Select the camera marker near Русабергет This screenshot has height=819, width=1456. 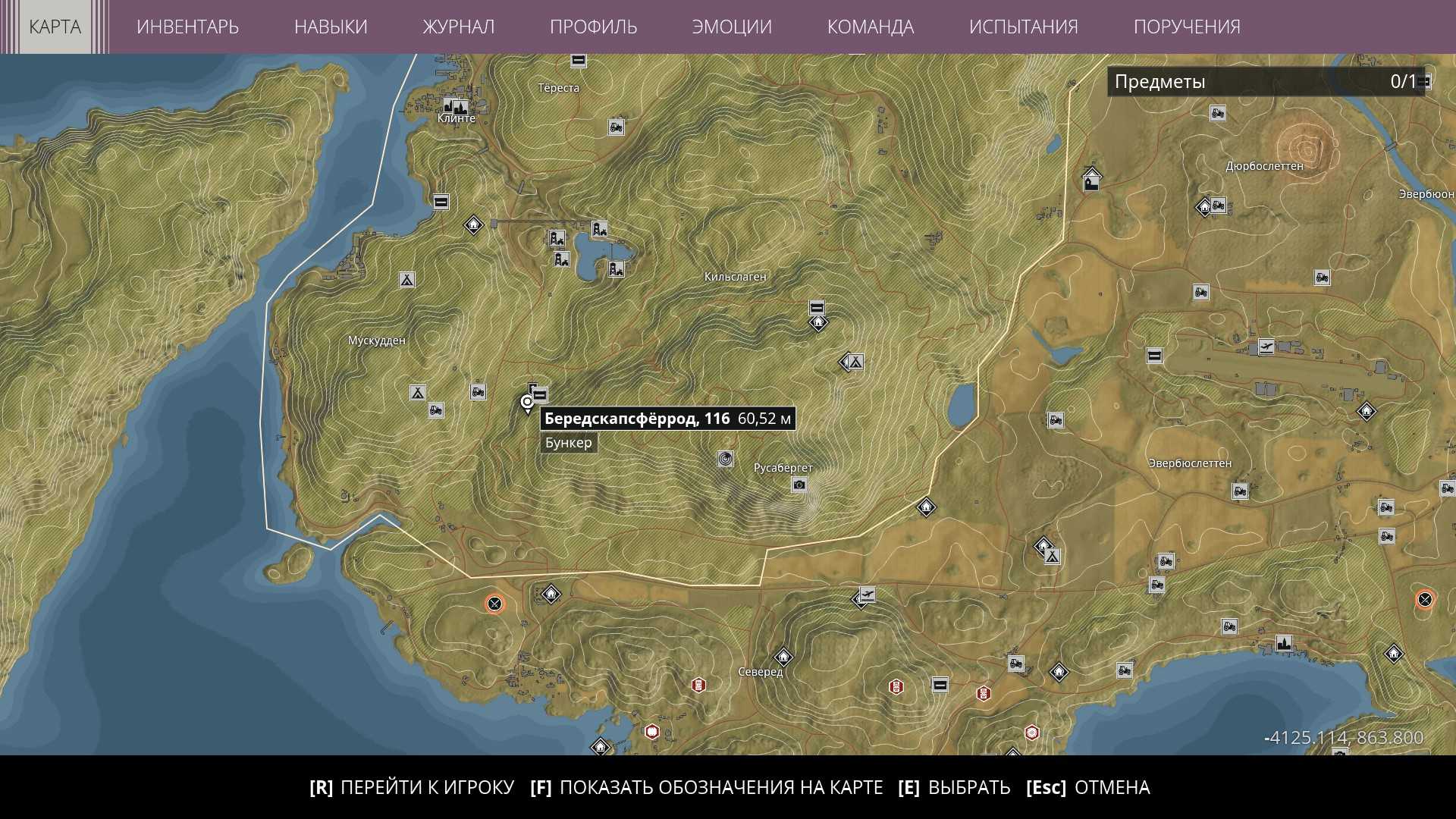799,485
